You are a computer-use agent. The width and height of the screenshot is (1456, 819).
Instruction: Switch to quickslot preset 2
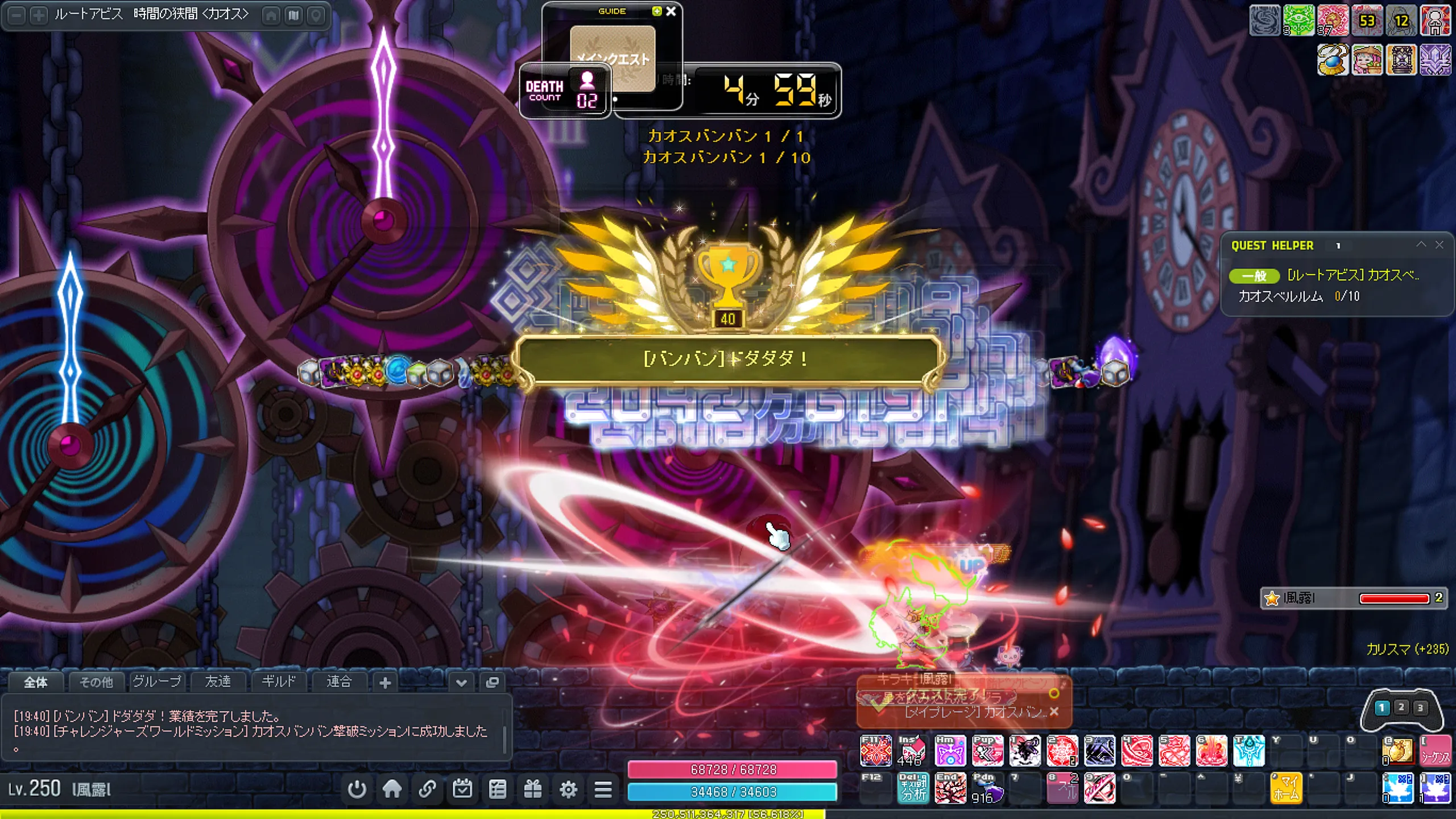[1401, 708]
